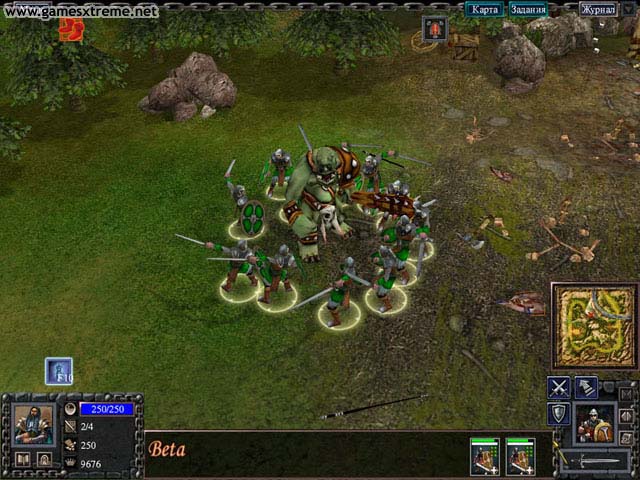
Task: Click the minimap
Action: (594, 326)
